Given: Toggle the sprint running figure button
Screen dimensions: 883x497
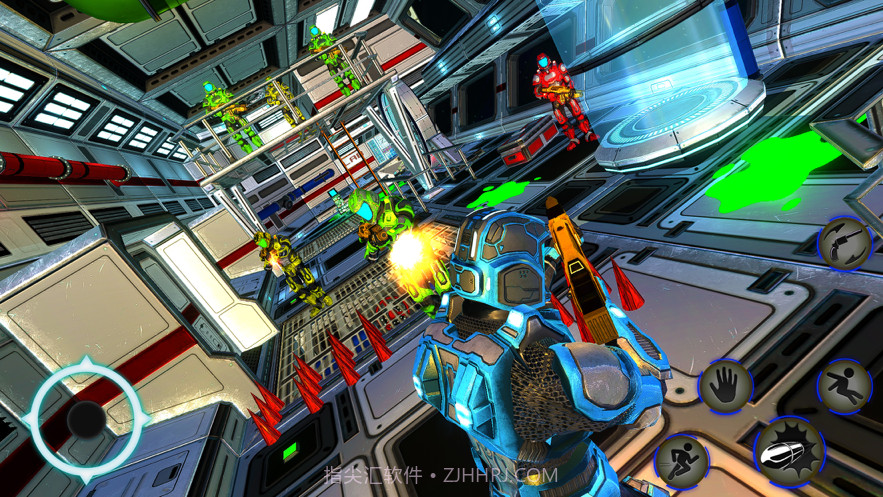Looking at the screenshot, I should (x=682, y=461).
